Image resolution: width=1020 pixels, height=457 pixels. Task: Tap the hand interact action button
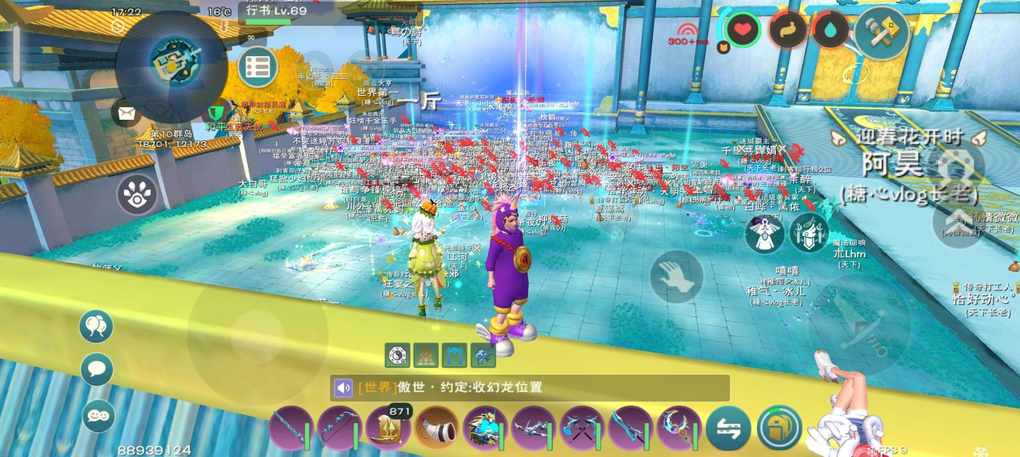[x=677, y=276]
